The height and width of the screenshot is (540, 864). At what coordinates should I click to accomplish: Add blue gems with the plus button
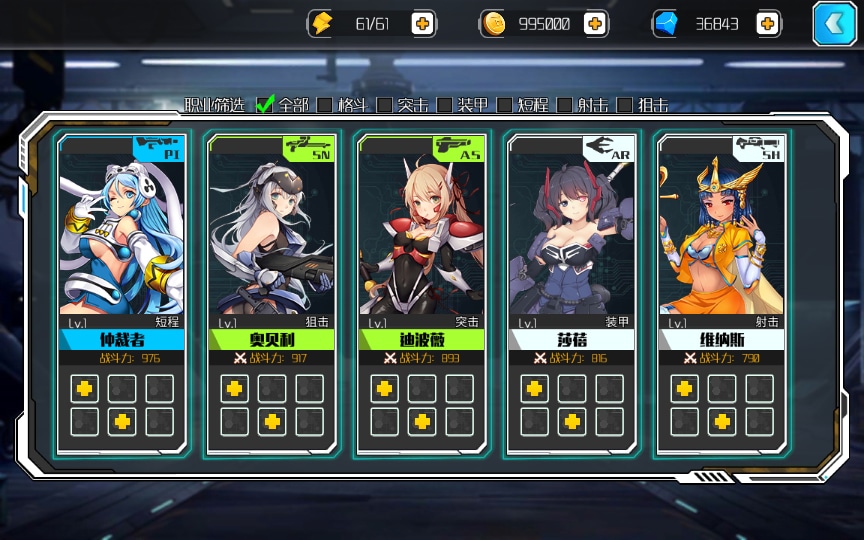click(x=768, y=24)
